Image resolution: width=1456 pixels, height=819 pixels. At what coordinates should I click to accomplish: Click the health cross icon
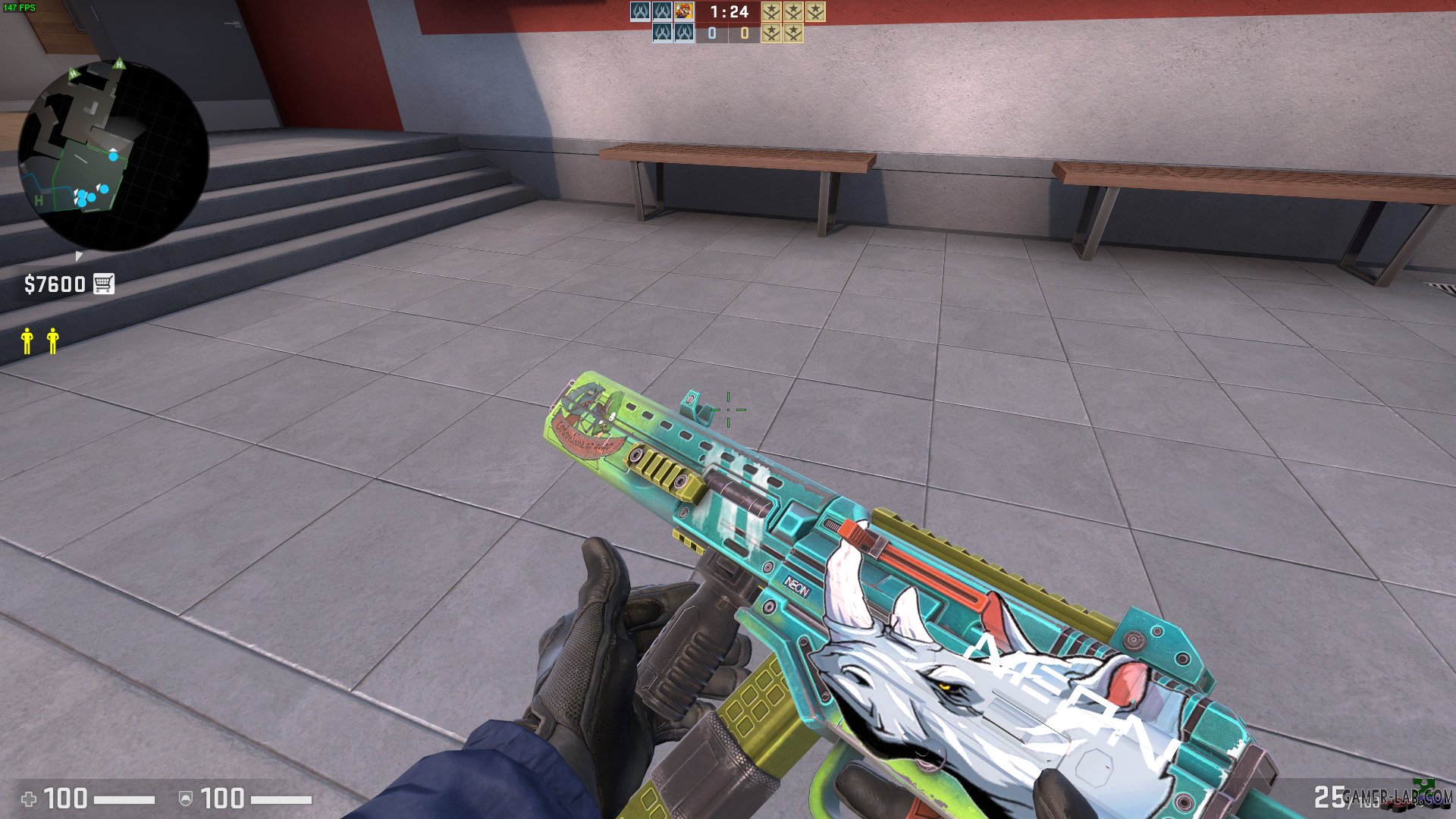(x=29, y=798)
